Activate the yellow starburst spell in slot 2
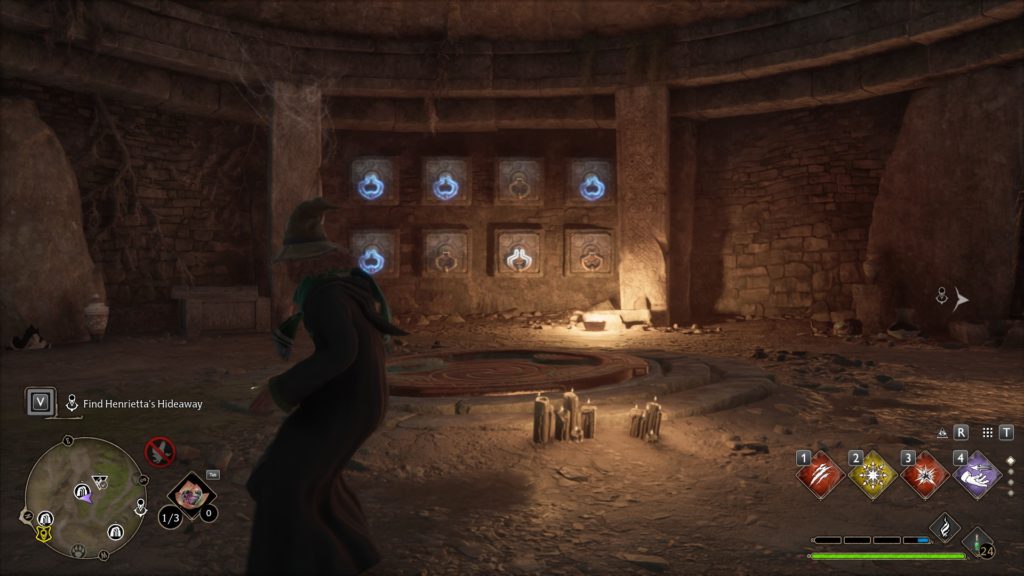This screenshot has height=576, width=1024. click(x=873, y=474)
